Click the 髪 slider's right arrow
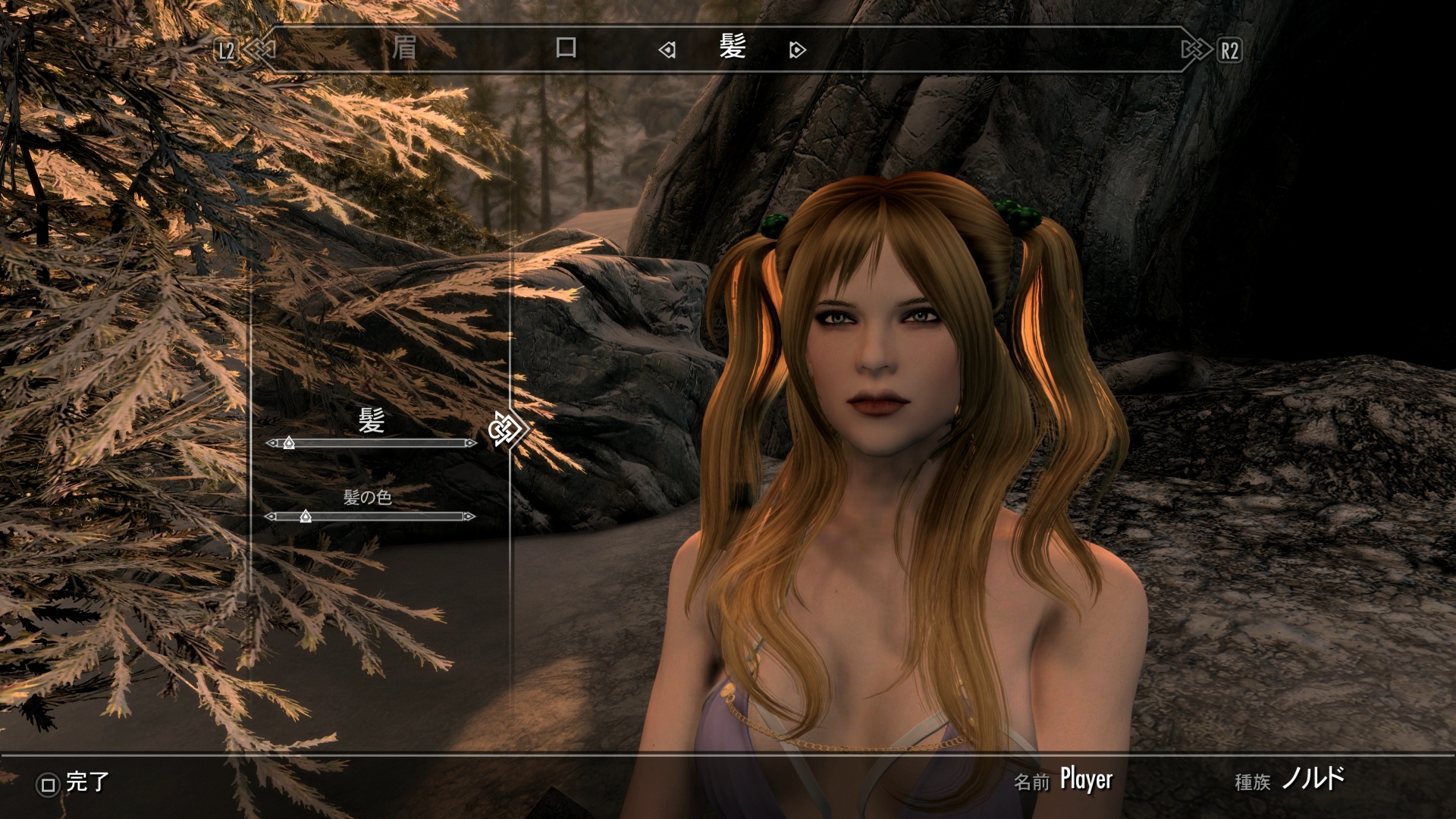This screenshot has width=1456, height=819. point(472,443)
